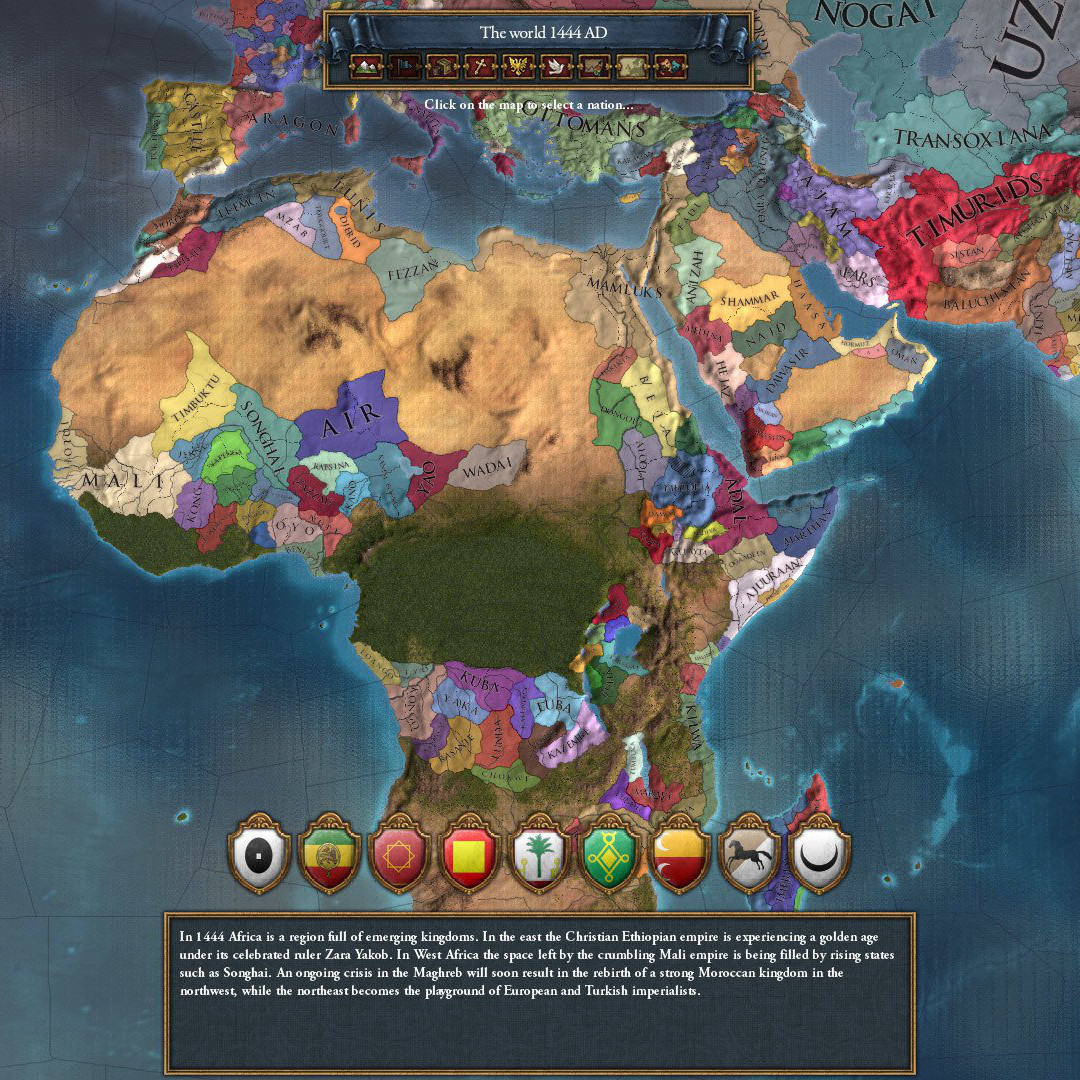Click the map mode with map and bird

coord(594,67)
